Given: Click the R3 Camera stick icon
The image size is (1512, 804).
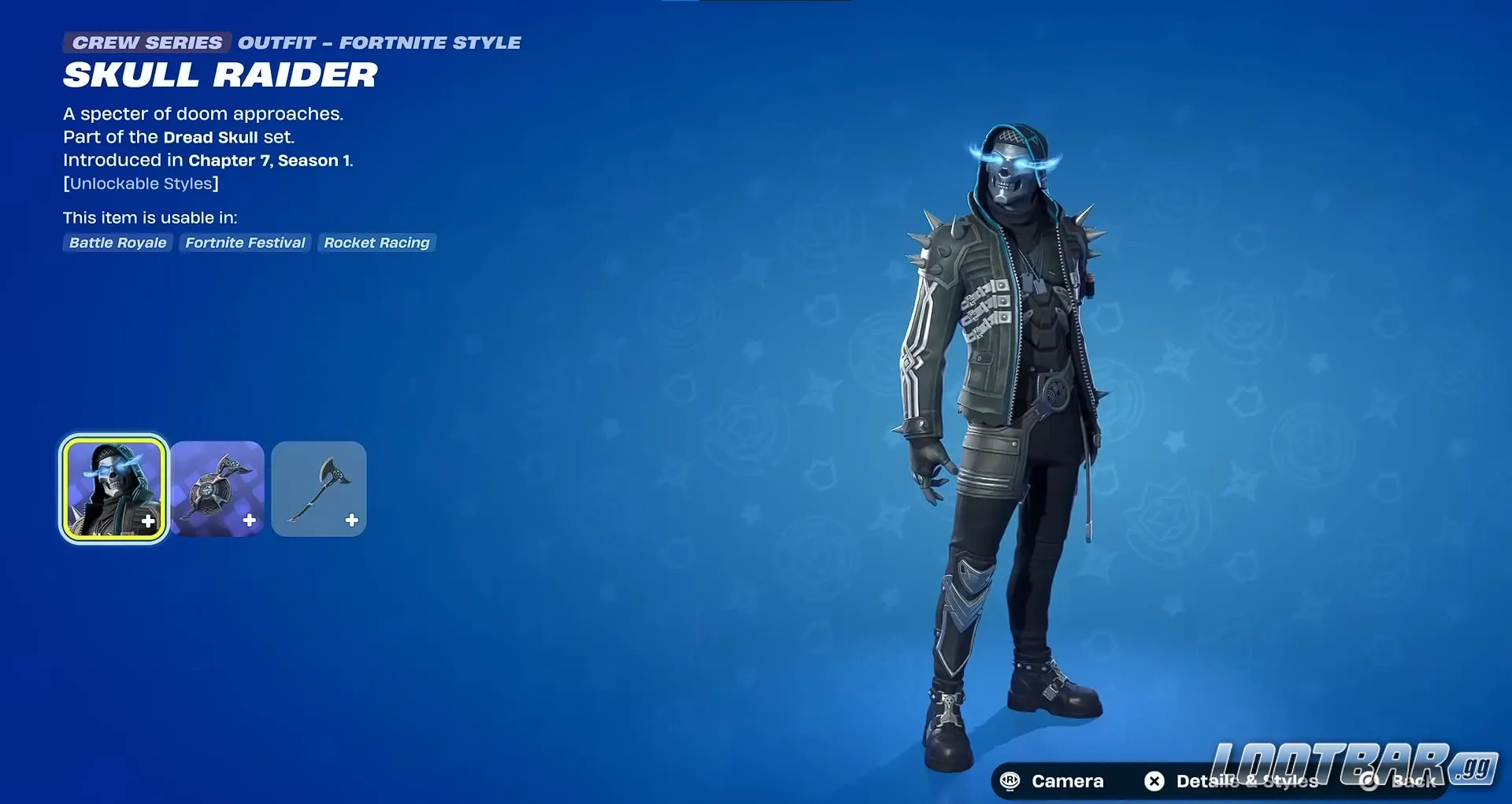Looking at the screenshot, I should 1010,781.
